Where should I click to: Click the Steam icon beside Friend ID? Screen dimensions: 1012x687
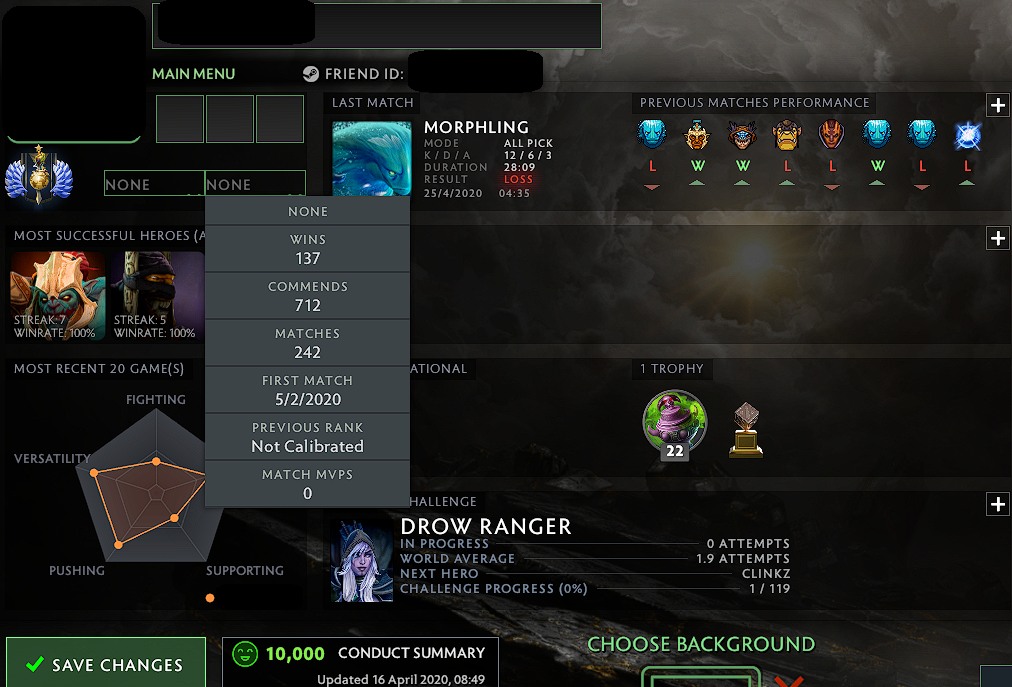(x=311, y=74)
